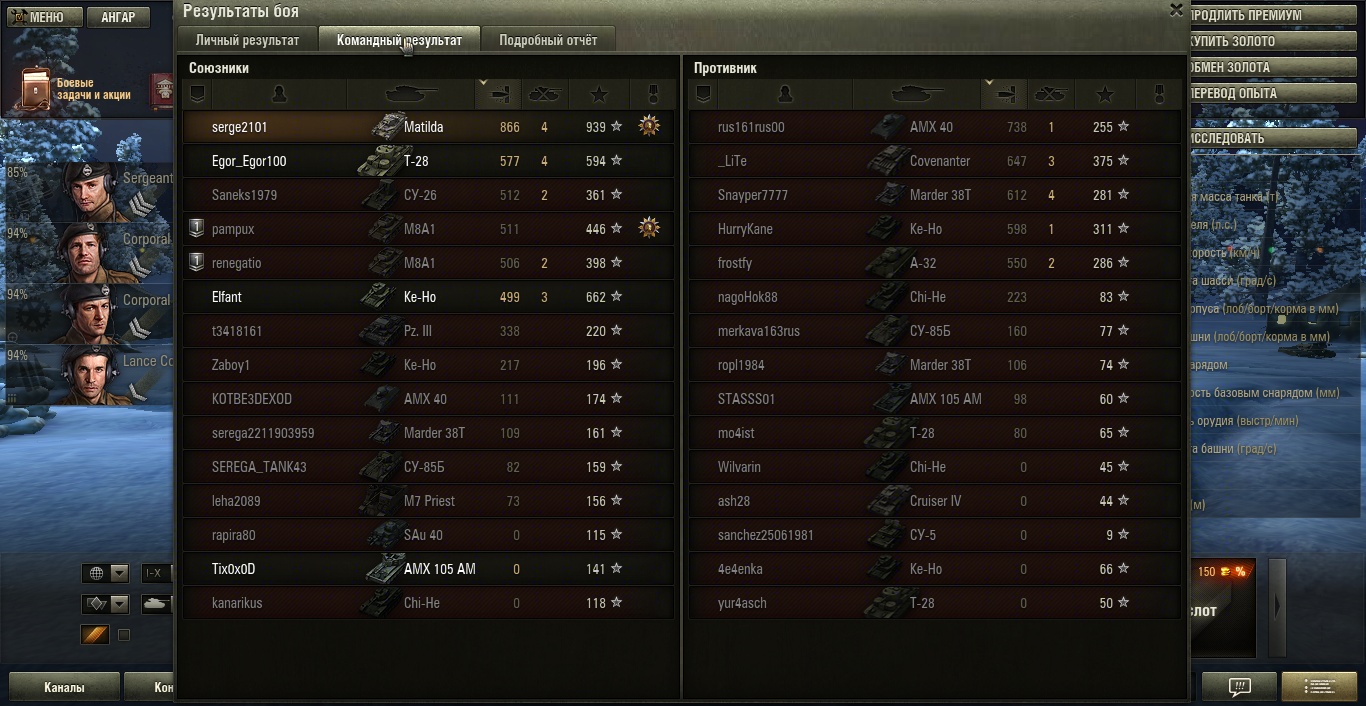
Task: Close the battle results window
Action: (x=1176, y=10)
